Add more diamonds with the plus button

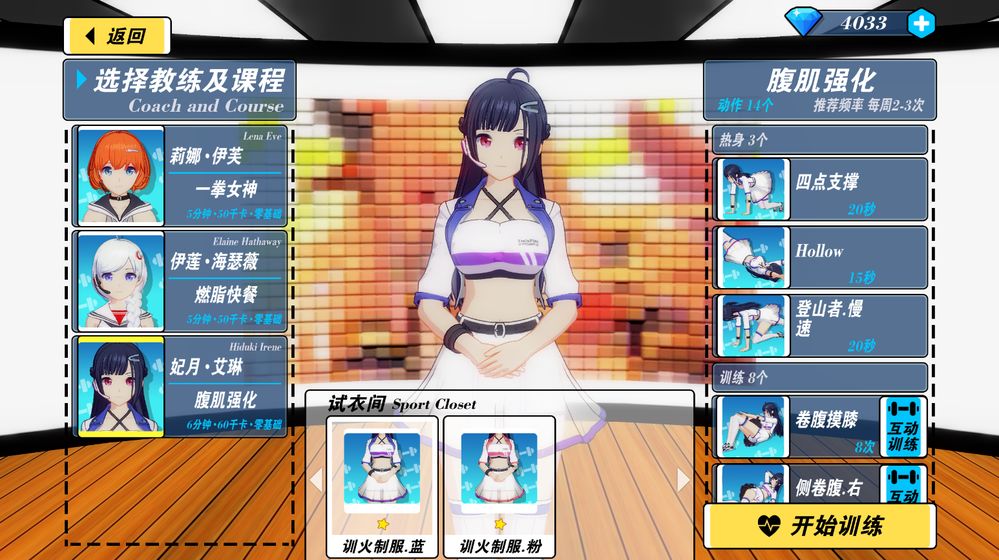(921, 23)
